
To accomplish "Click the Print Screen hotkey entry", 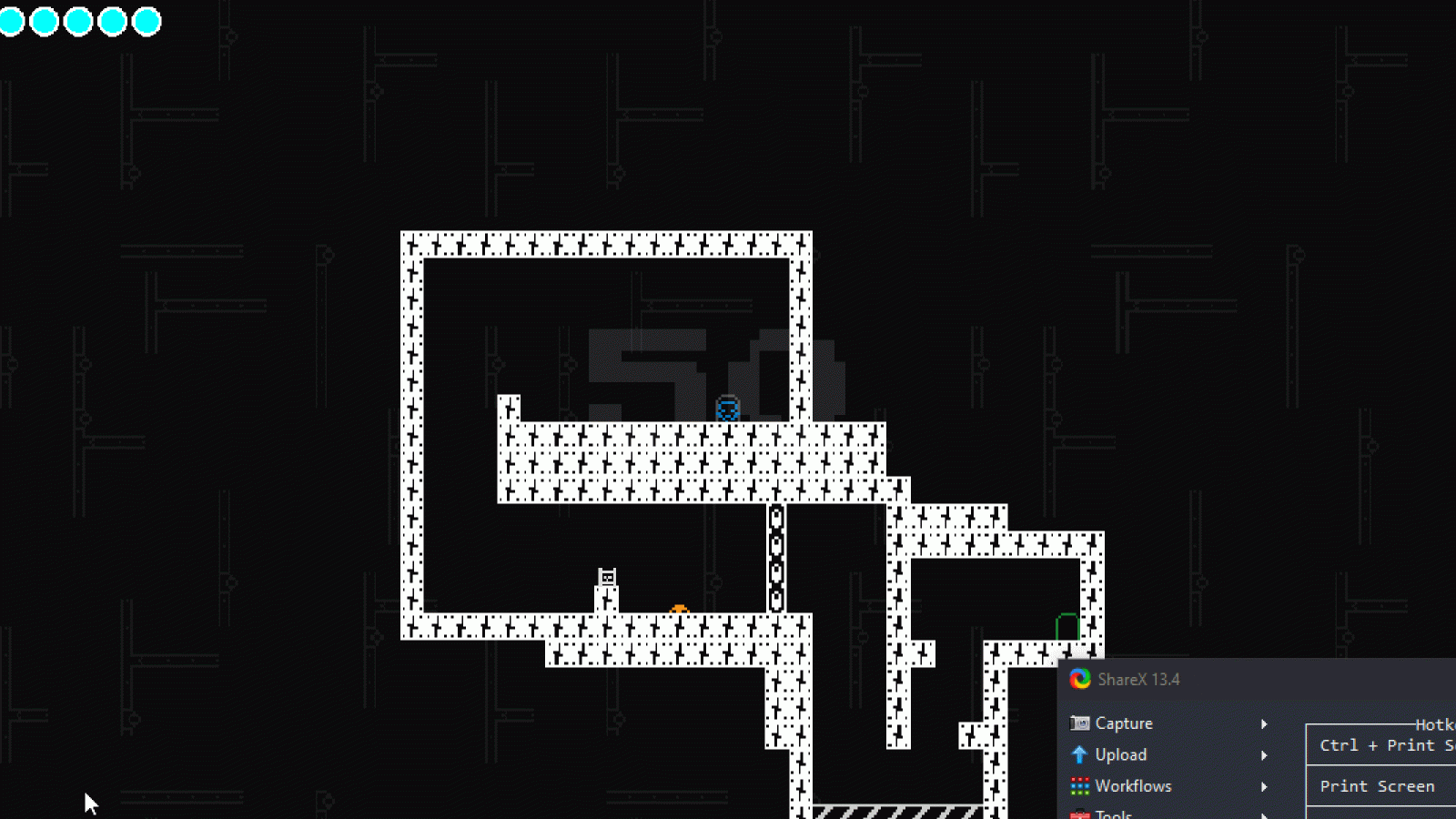I will click(1378, 785).
